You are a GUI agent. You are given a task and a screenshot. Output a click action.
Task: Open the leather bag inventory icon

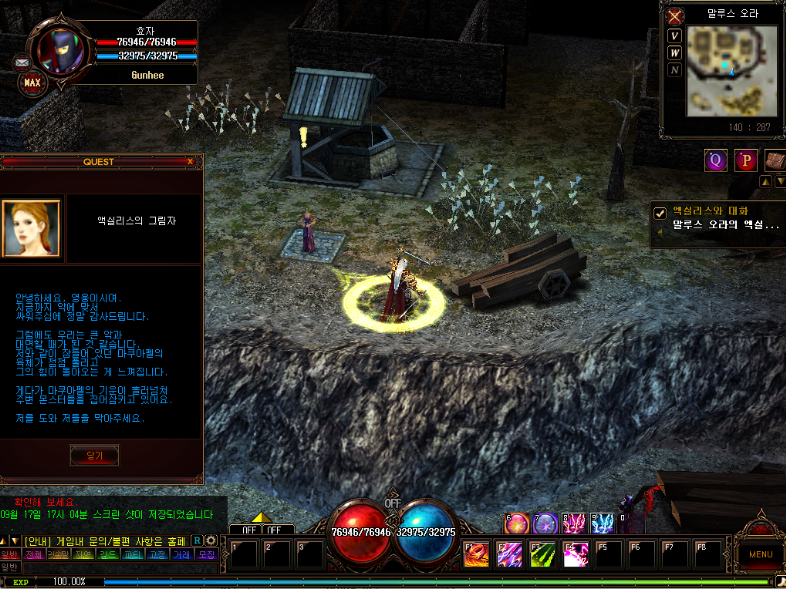pyautogui.click(x=775, y=160)
